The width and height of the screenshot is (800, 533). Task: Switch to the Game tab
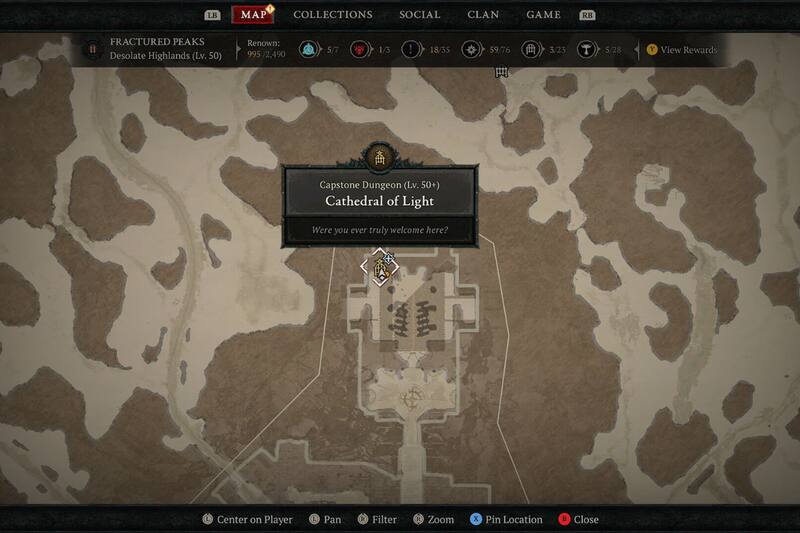point(543,15)
